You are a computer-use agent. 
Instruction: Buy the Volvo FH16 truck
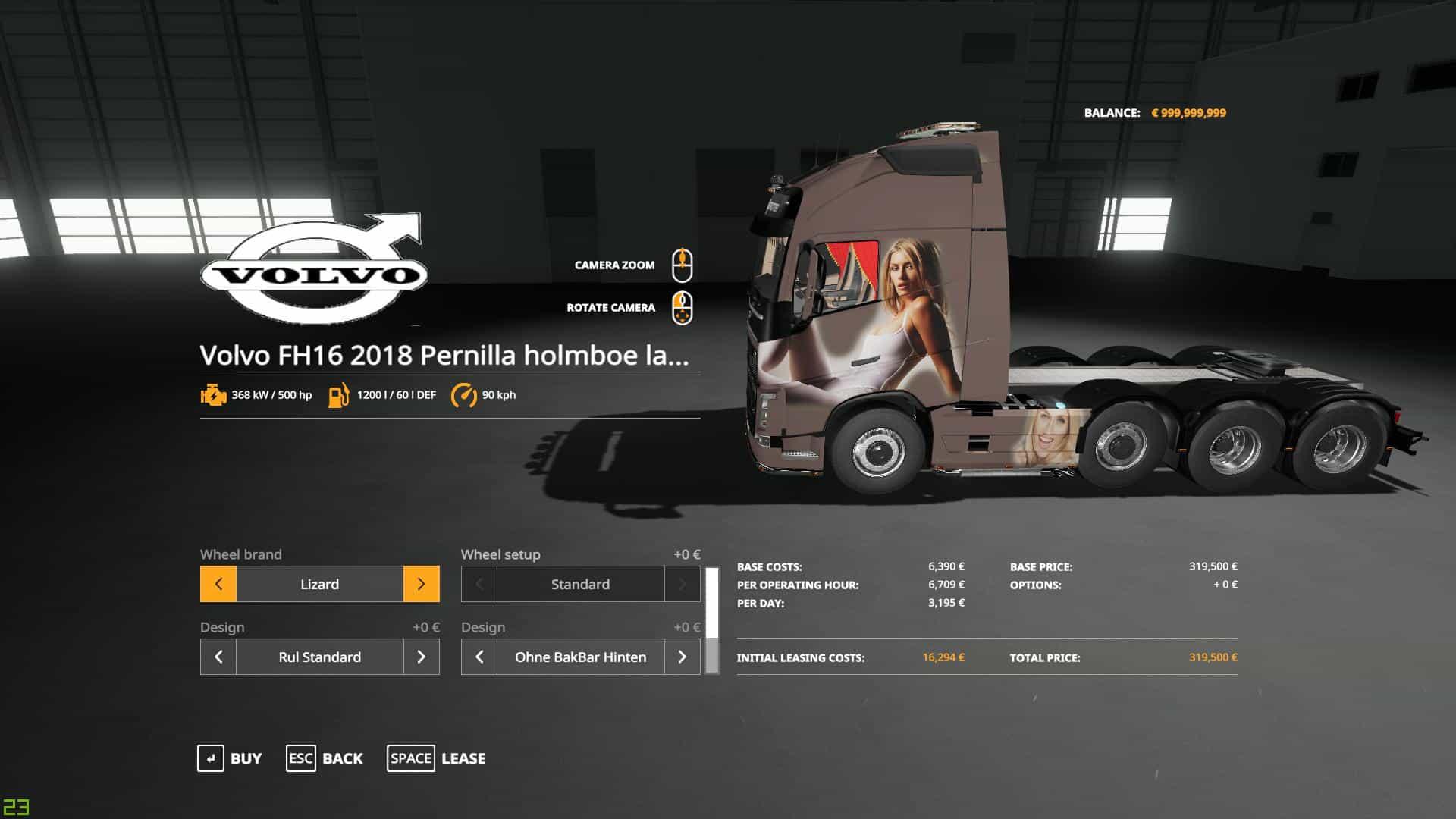coord(230,758)
